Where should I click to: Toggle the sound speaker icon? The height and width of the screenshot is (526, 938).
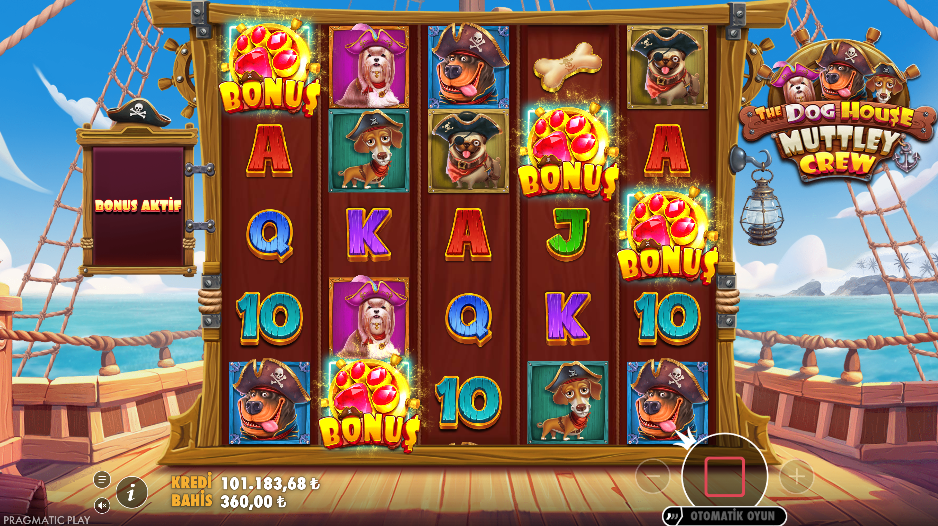102,504
